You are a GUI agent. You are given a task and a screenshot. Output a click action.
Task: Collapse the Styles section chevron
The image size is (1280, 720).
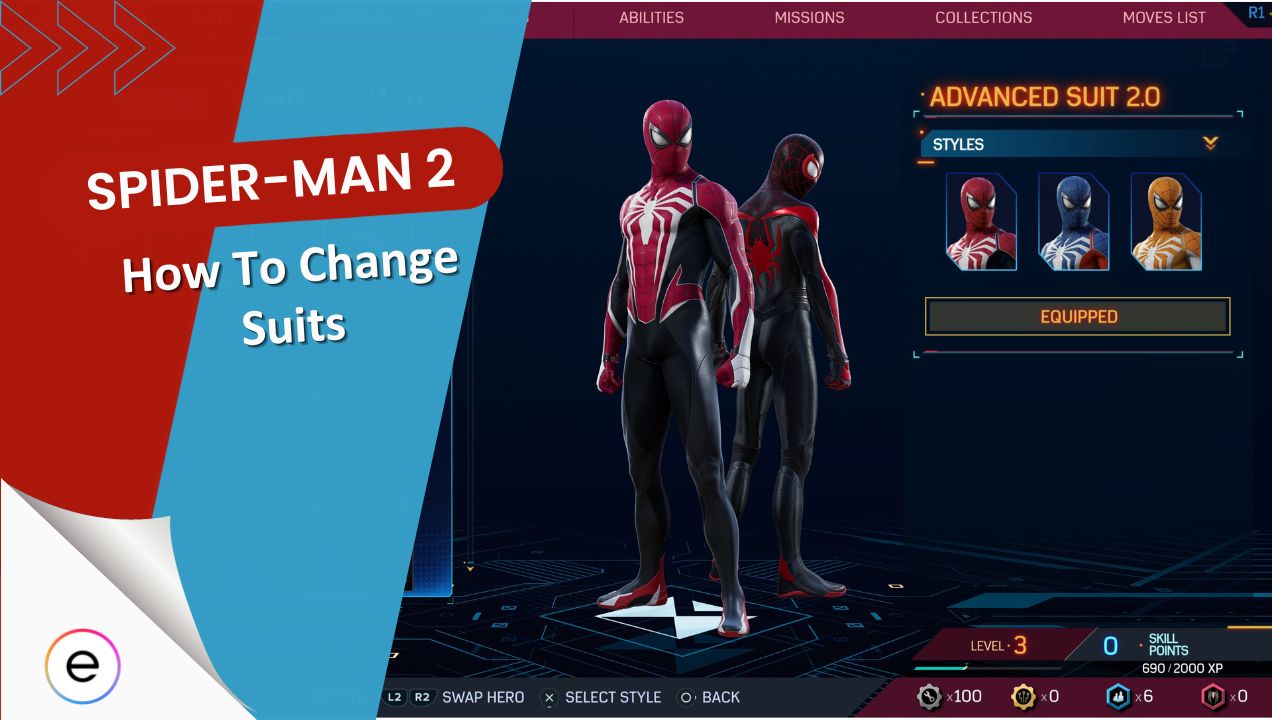[1209, 143]
